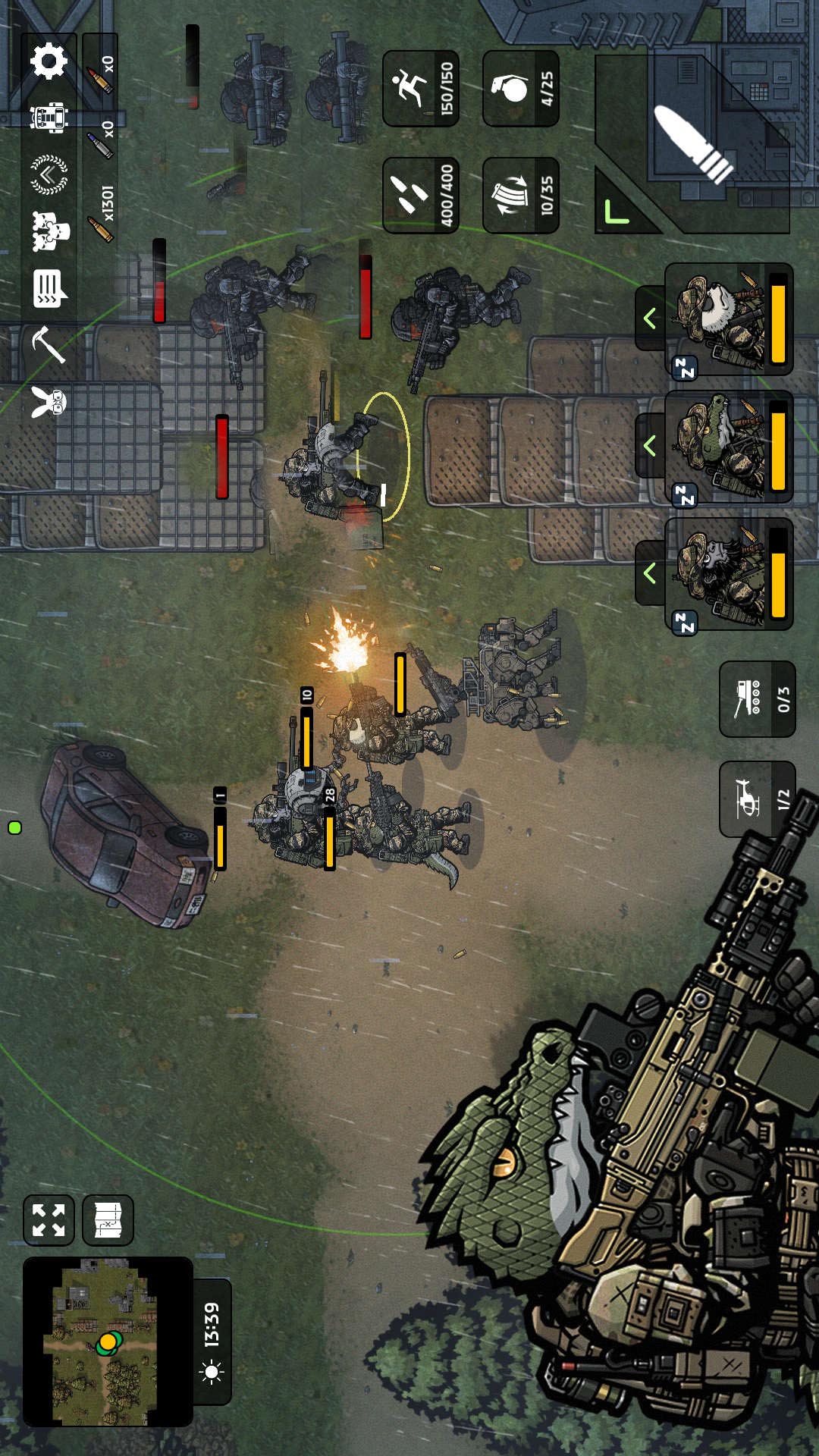Viewport: 819px width, 1456px height.
Task: Open the bear squad roster
Action: (x=50, y=231)
